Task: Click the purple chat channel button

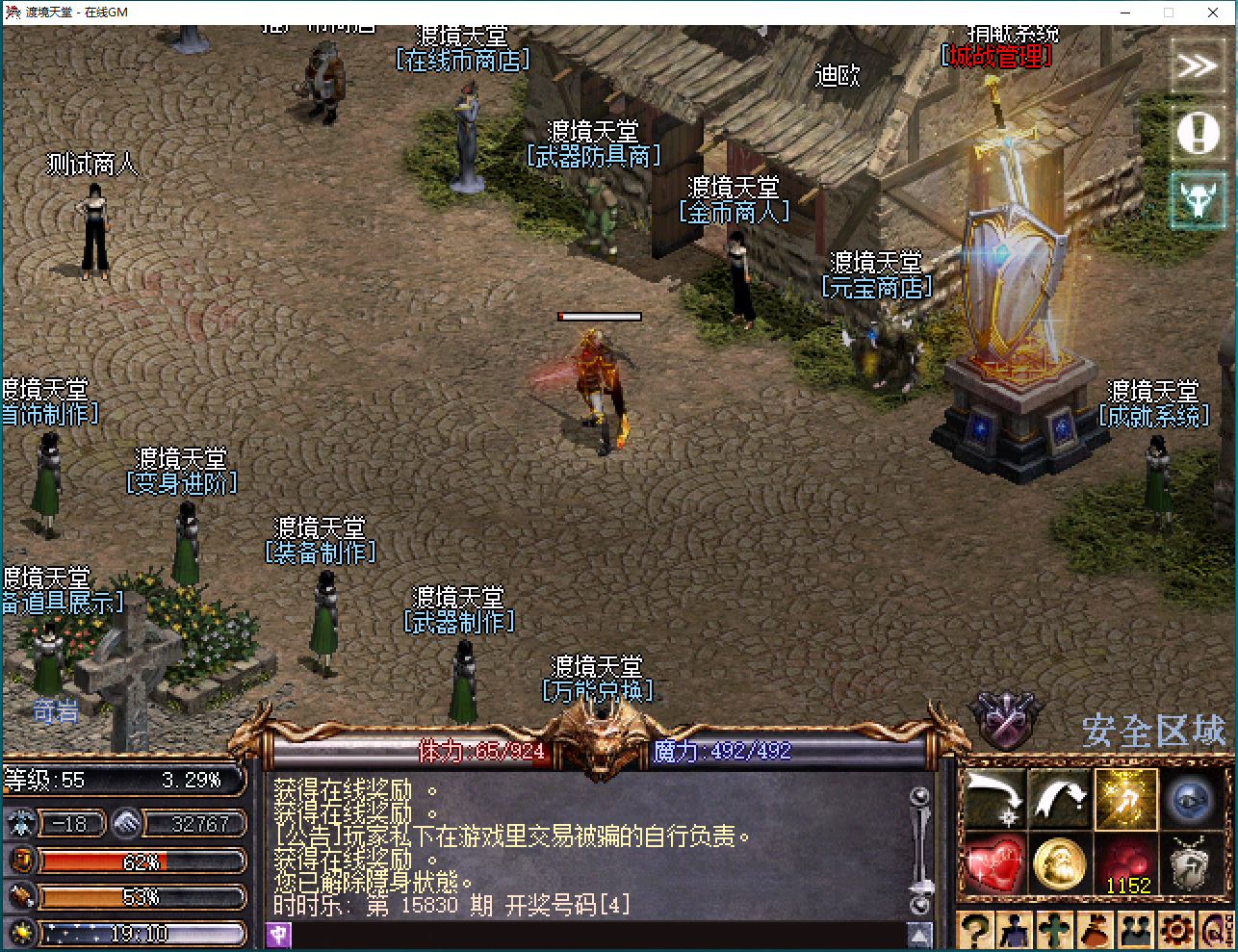Action: tap(278, 934)
